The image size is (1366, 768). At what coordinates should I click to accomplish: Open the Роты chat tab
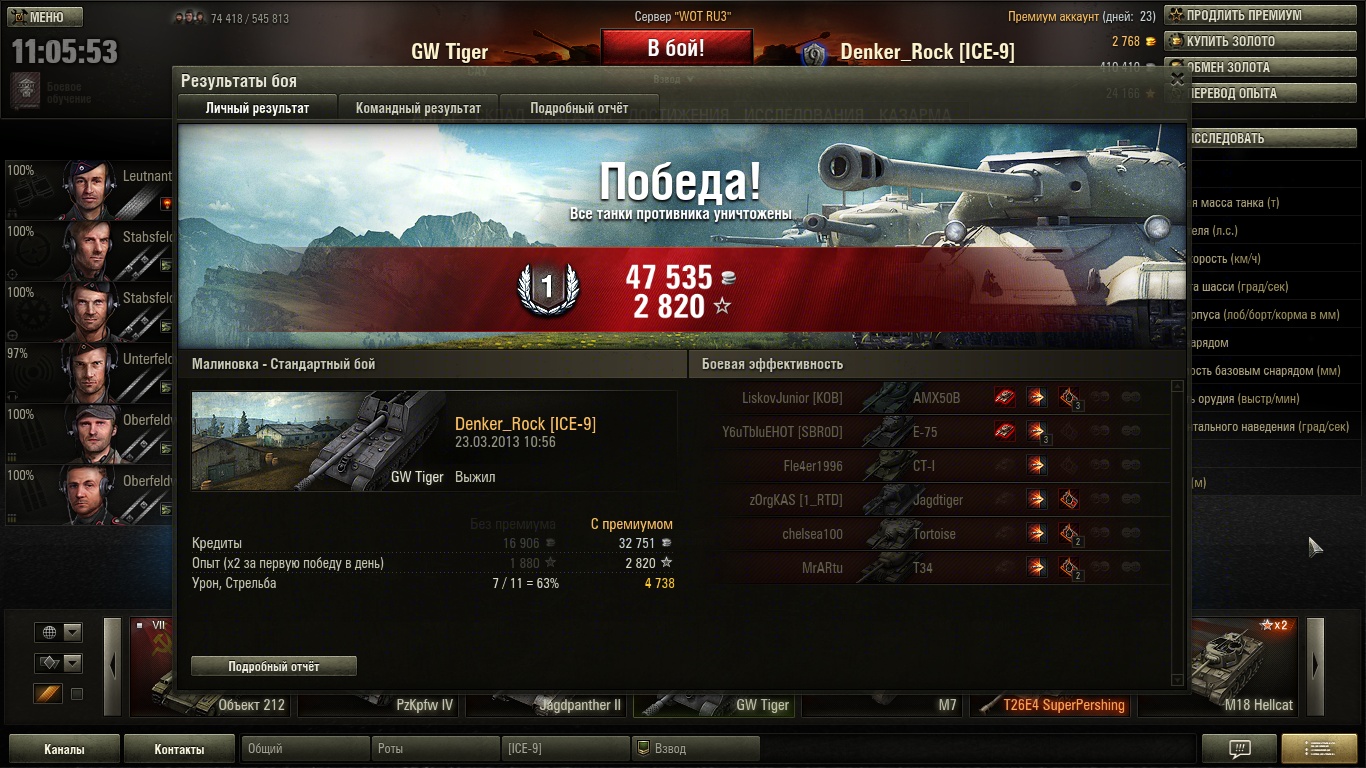(435, 749)
